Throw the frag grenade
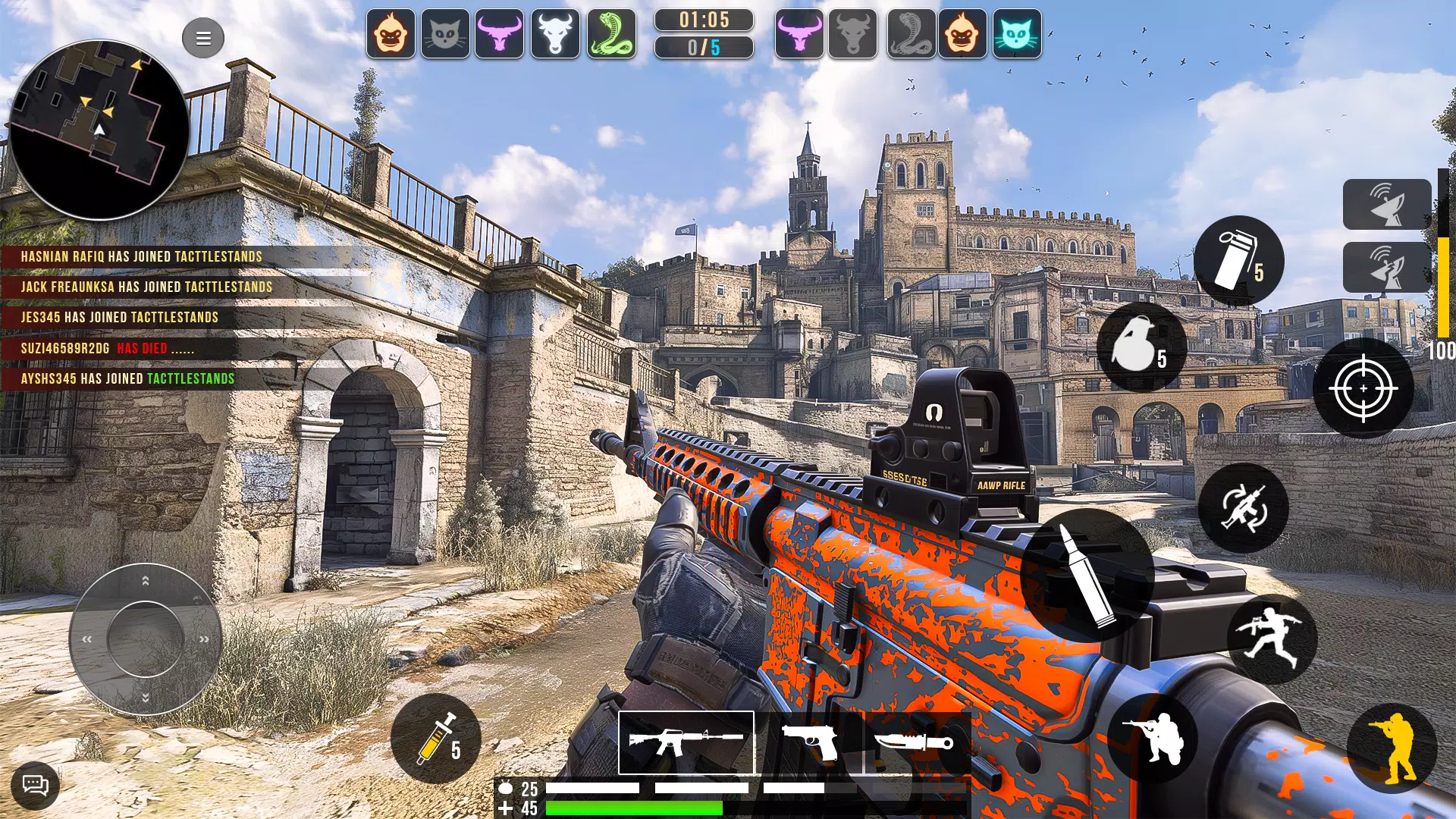 click(x=1141, y=347)
